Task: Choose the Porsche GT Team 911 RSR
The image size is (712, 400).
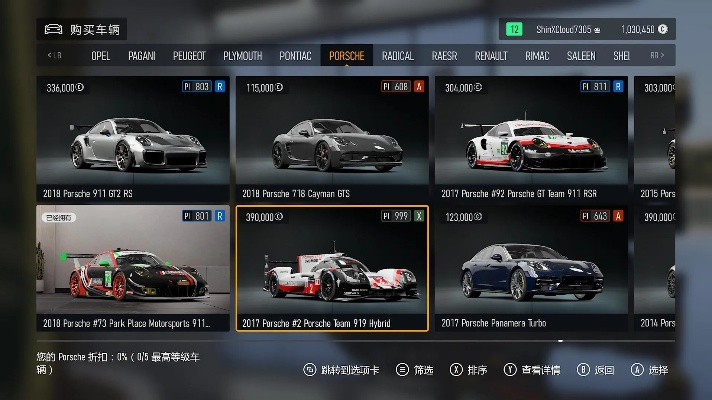Action: coord(530,138)
